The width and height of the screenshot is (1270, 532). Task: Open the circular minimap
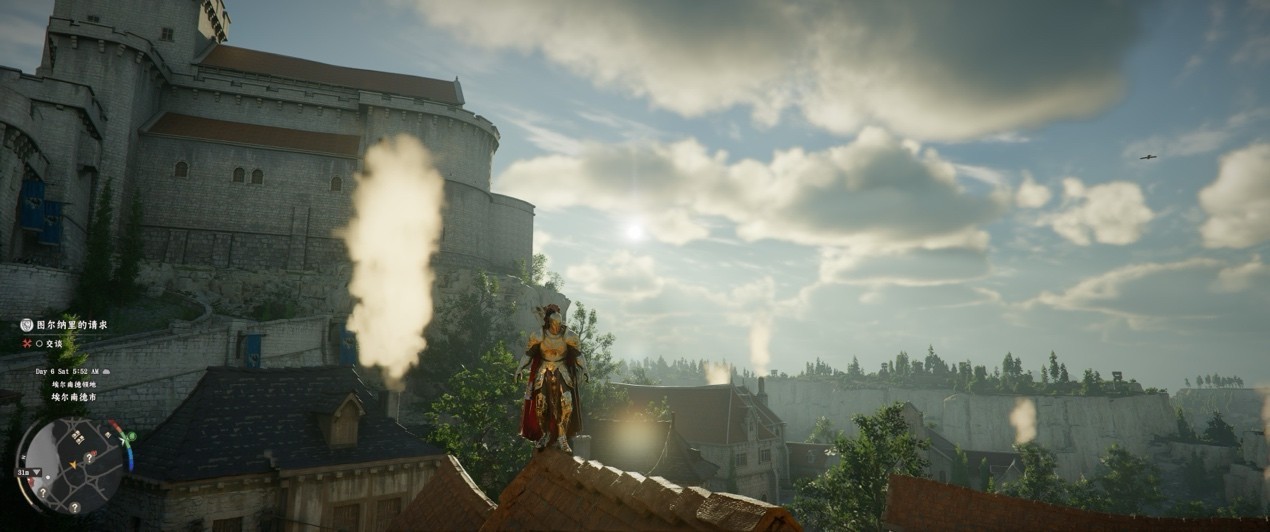[x=70, y=465]
